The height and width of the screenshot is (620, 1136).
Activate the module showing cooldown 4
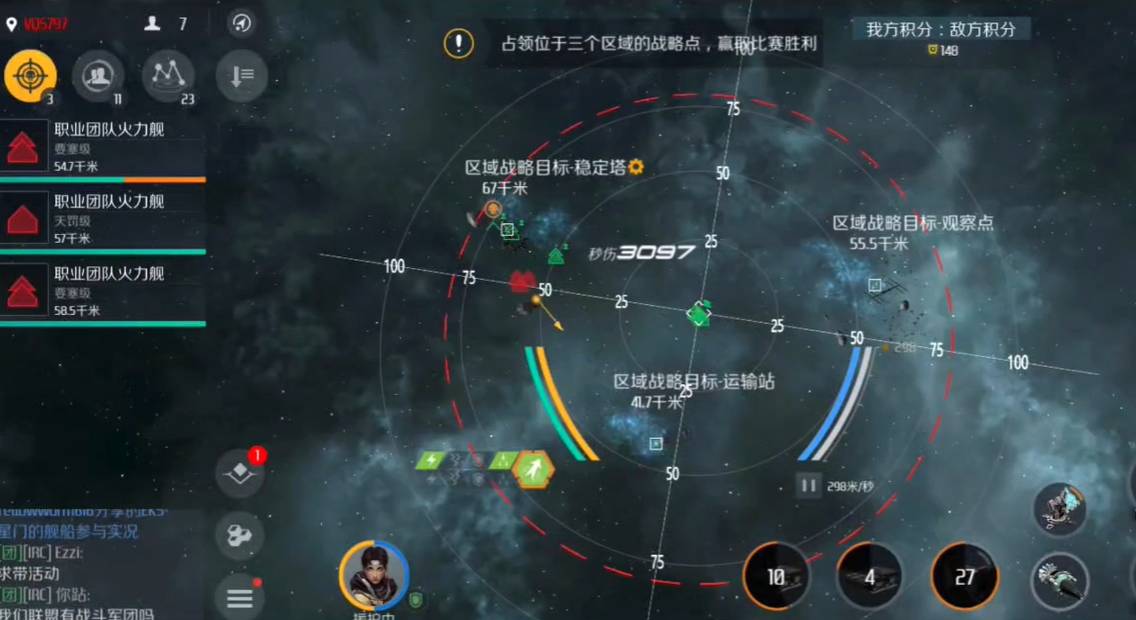[x=870, y=576]
